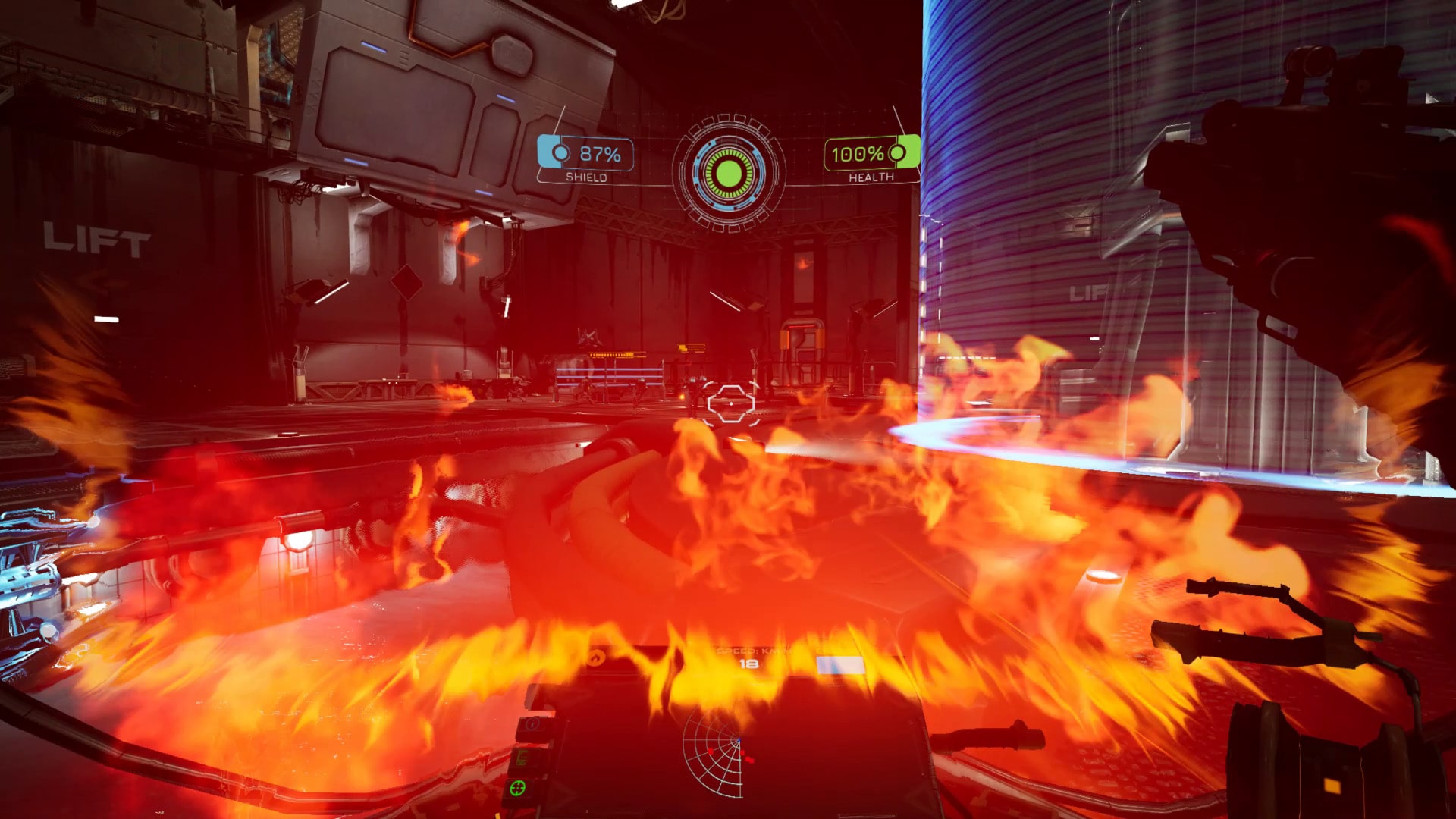Click the orange flame icon above the dashboard
The width and height of the screenshot is (1456, 819).
click(x=596, y=658)
